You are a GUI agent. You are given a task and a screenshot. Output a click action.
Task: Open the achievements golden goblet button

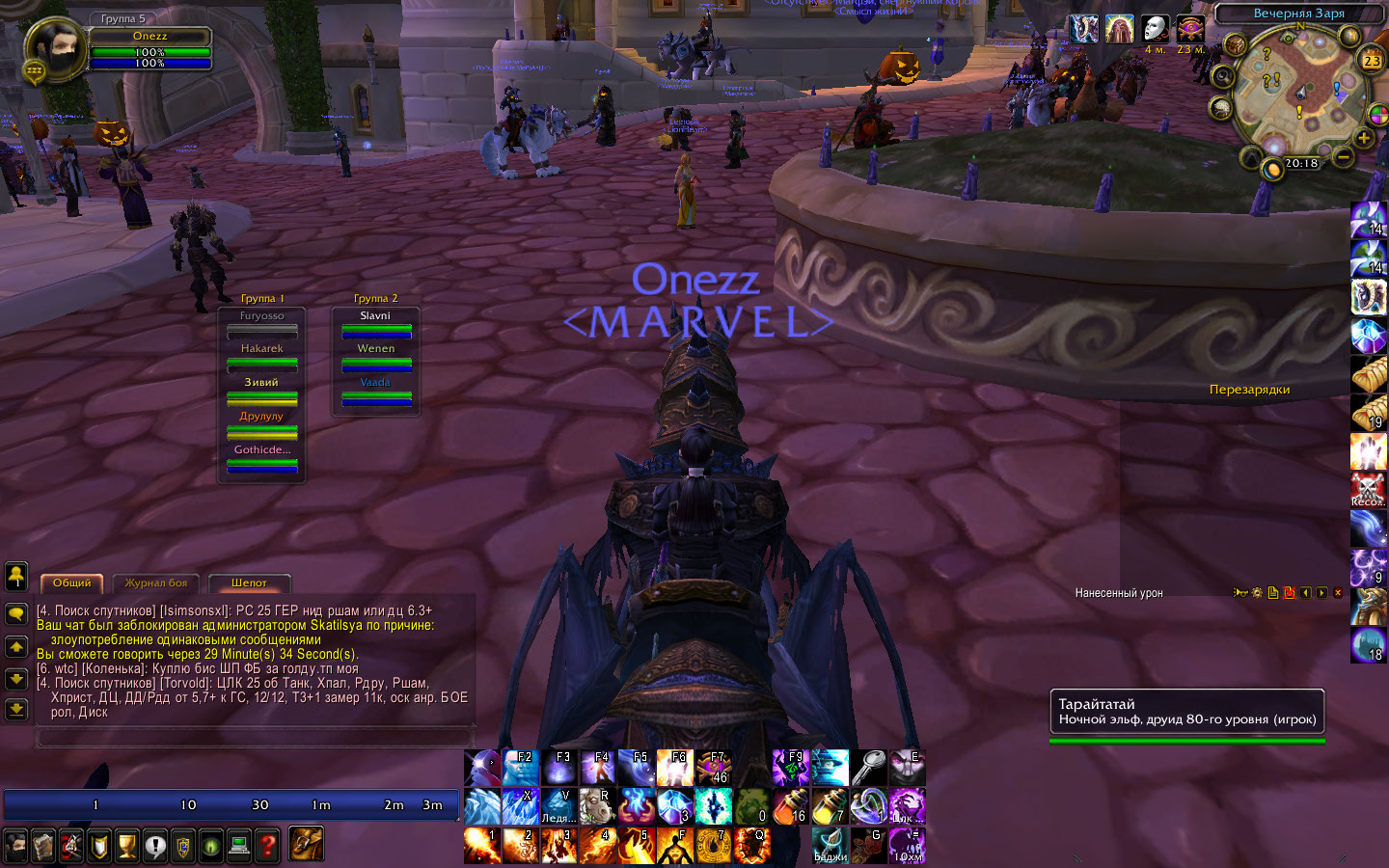click(127, 846)
